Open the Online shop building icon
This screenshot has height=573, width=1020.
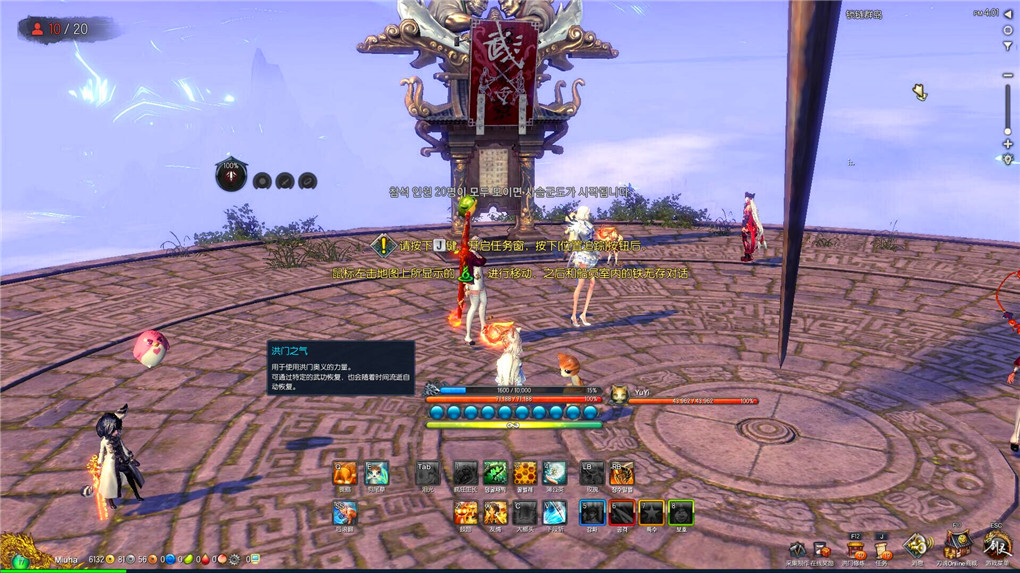click(958, 547)
